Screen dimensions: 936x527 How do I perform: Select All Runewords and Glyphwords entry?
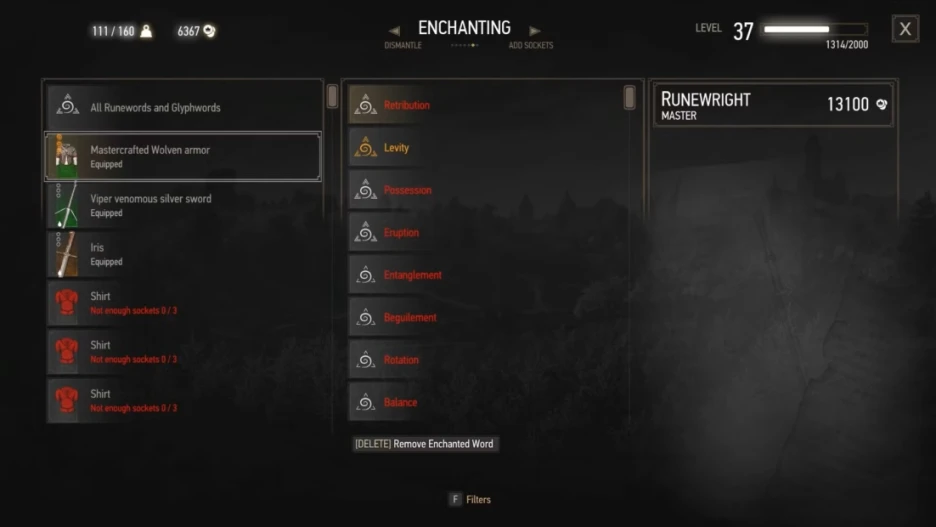(183, 107)
